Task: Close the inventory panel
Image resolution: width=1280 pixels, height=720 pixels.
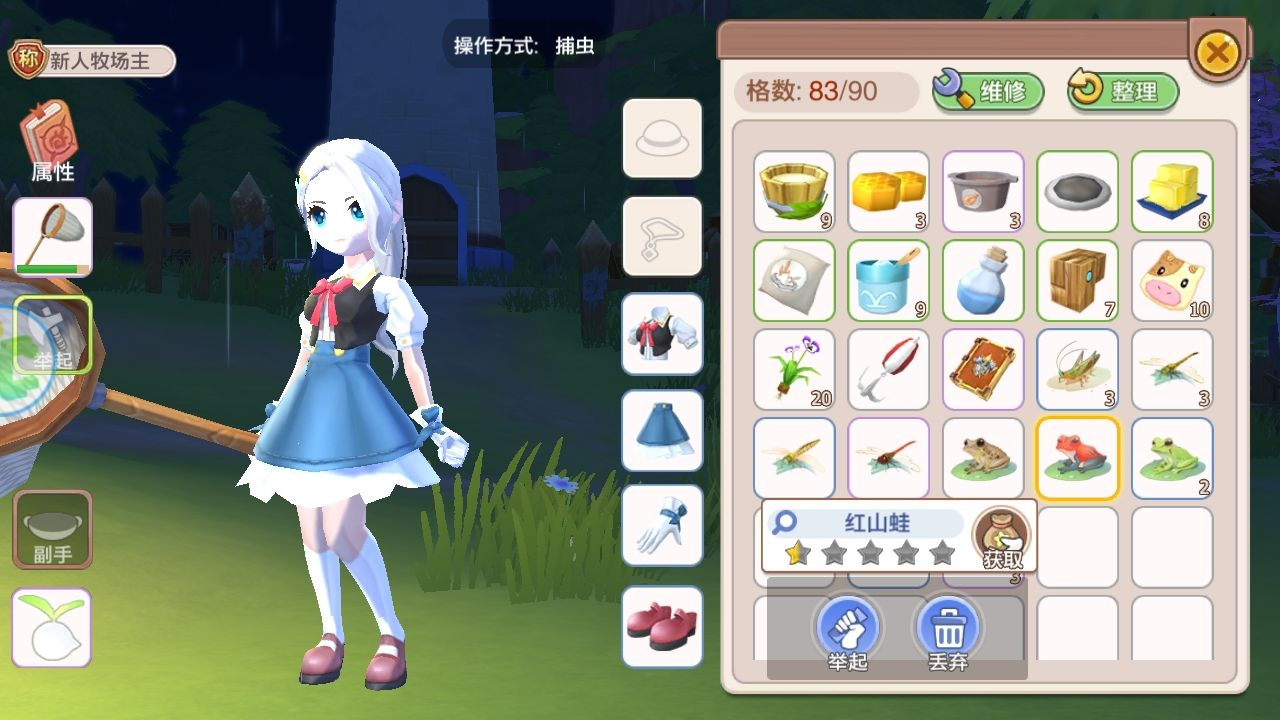Action: 1216,52
